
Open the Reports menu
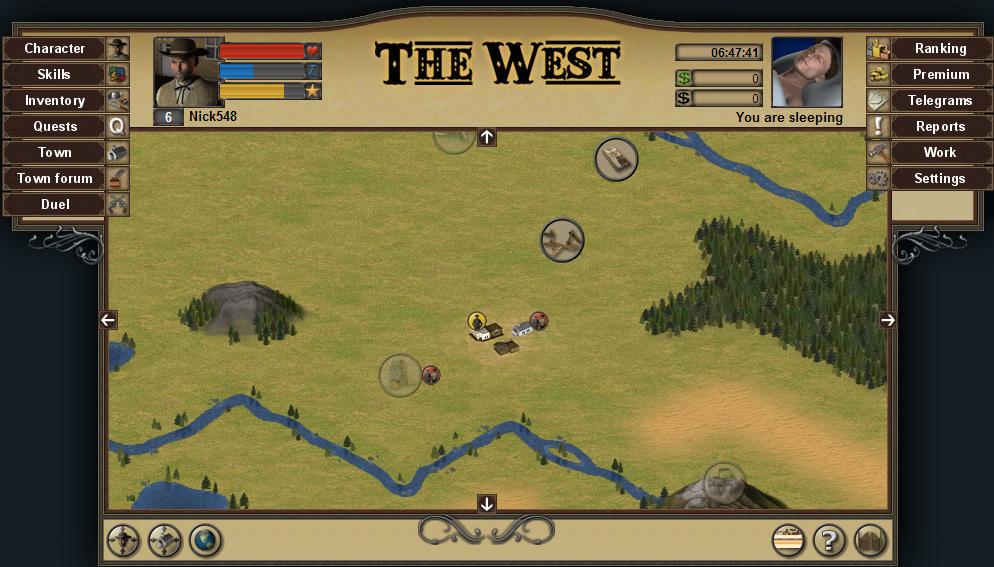coord(939,126)
